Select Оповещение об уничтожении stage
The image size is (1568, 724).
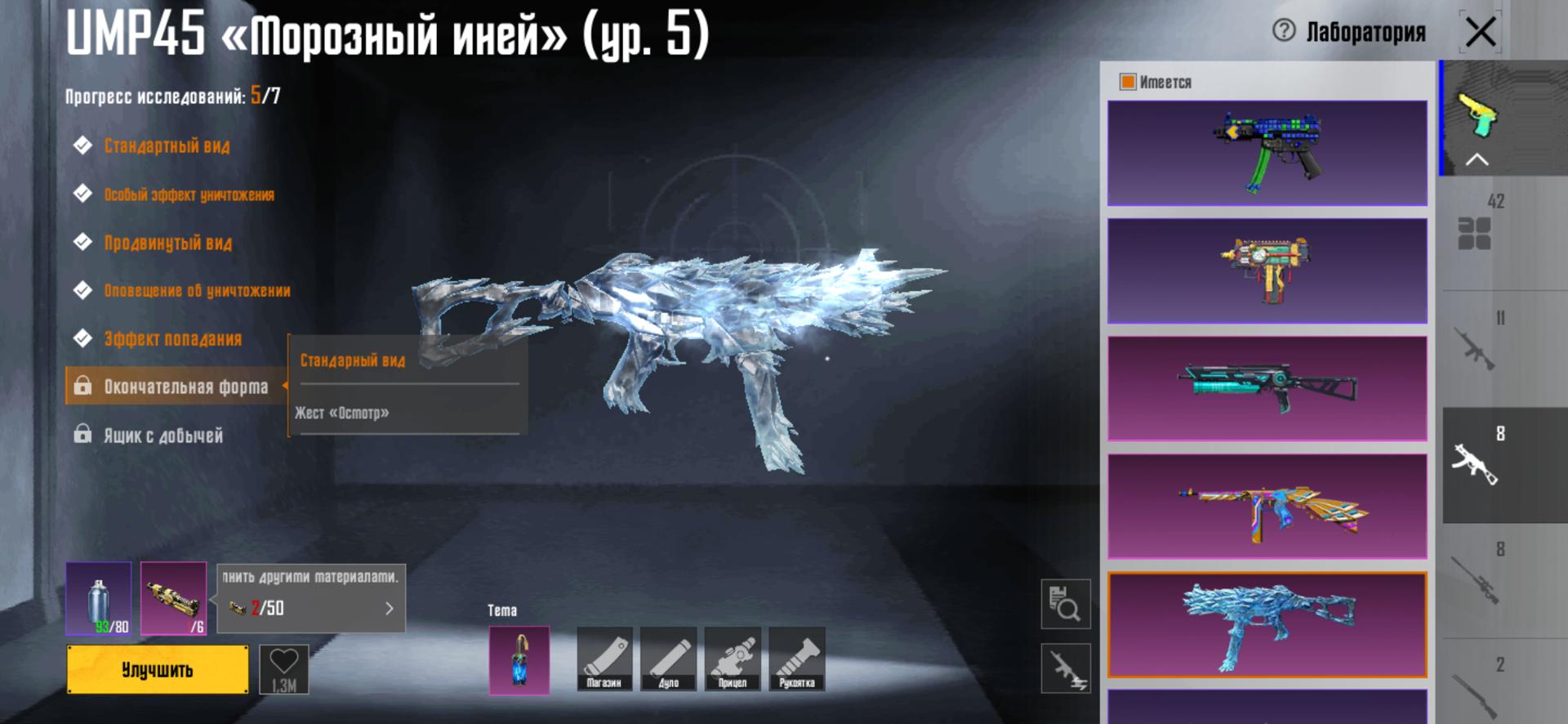point(197,291)
